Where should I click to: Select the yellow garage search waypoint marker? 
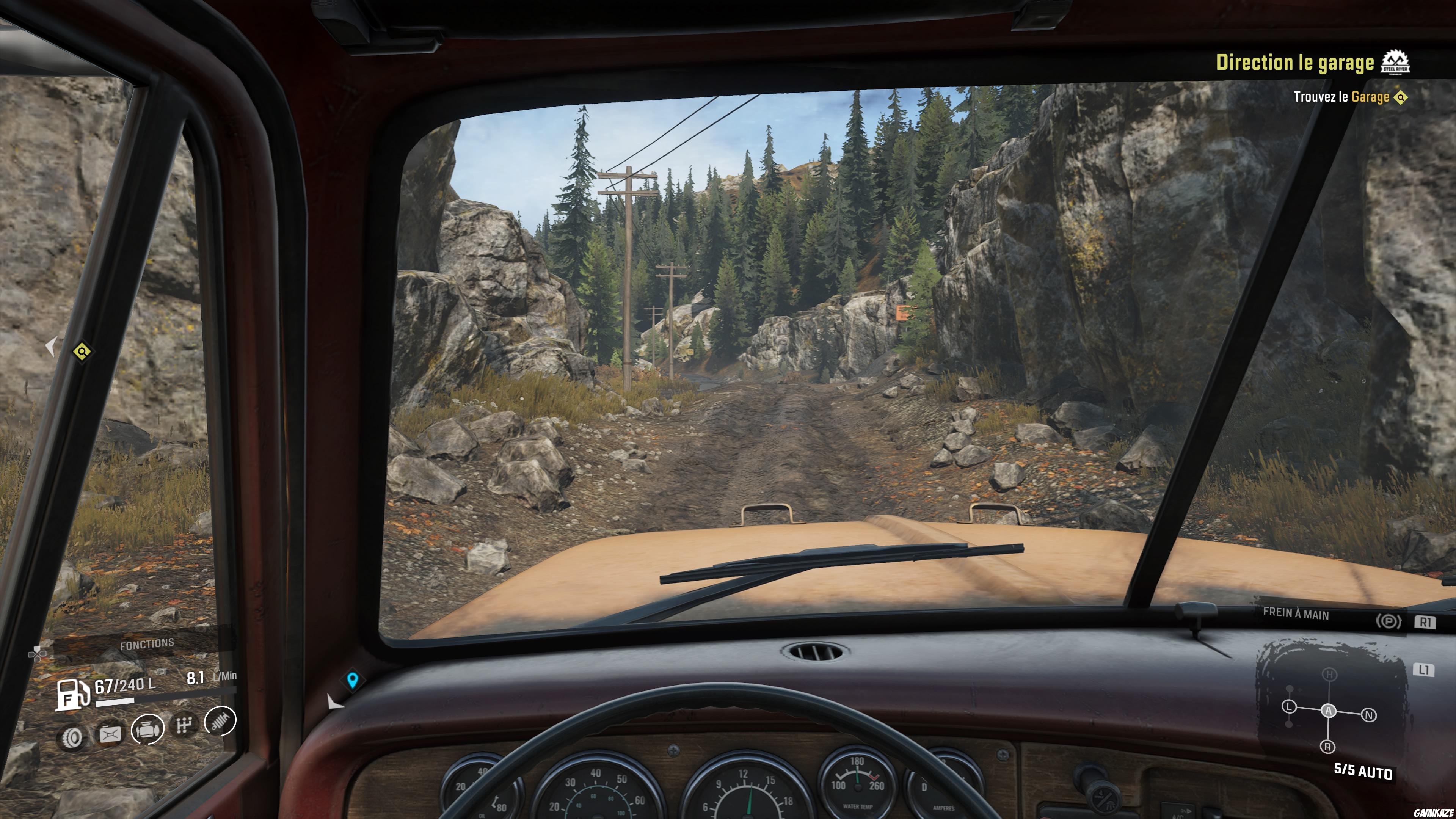(x=82, y=352)
